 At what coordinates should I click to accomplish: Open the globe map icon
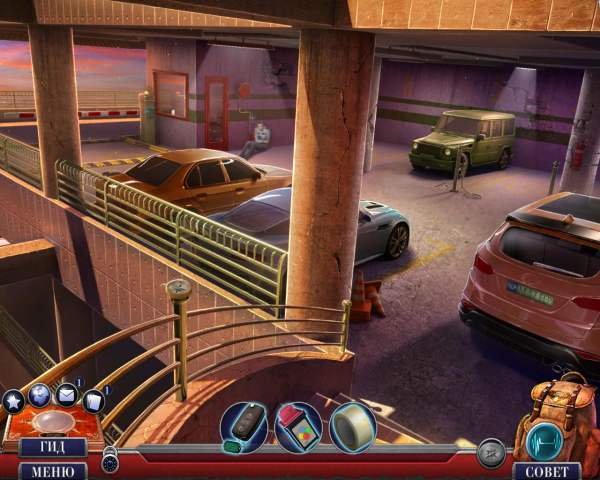[40, 395]
